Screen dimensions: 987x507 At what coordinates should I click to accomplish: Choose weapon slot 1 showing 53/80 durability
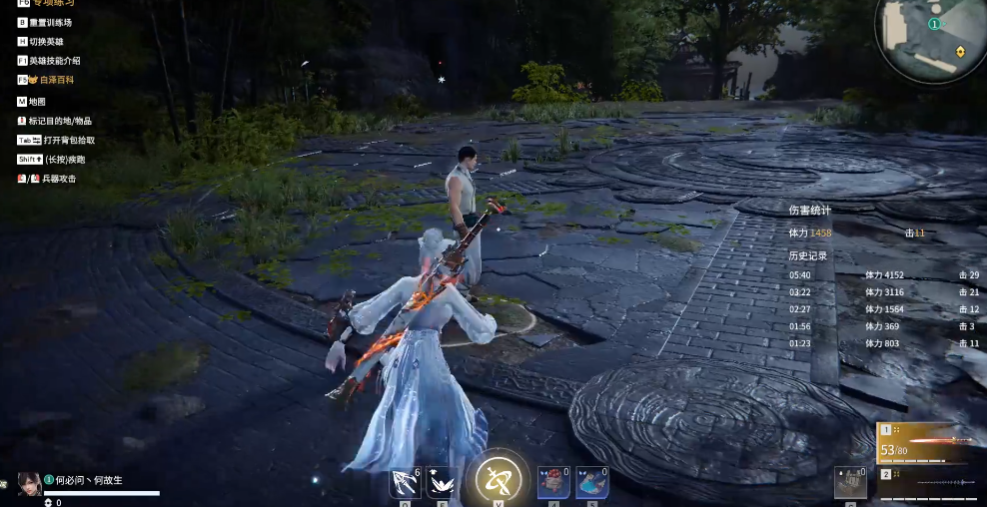coord(927,441)
